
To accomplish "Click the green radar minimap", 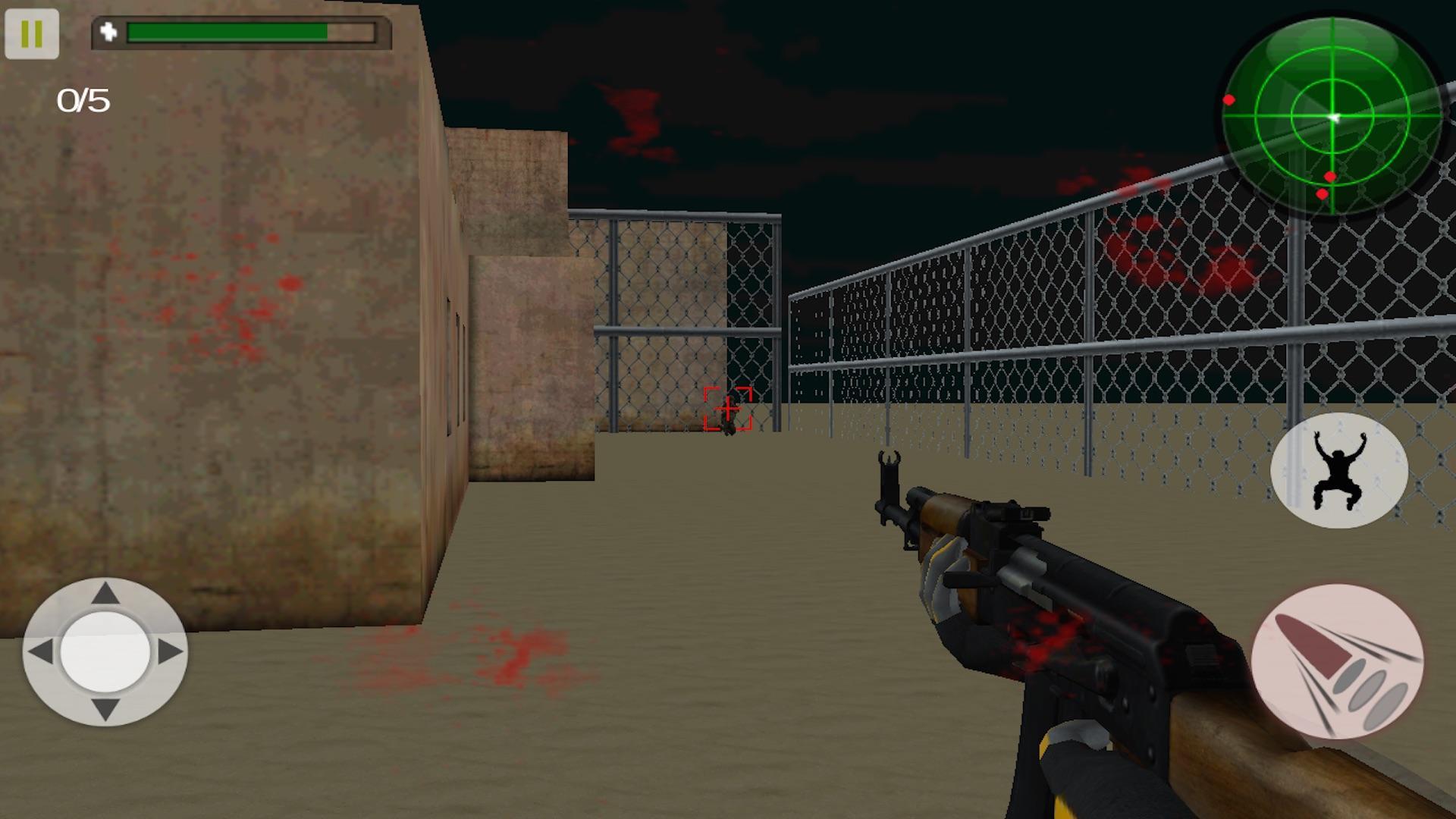I will [x=1332, y=118].
